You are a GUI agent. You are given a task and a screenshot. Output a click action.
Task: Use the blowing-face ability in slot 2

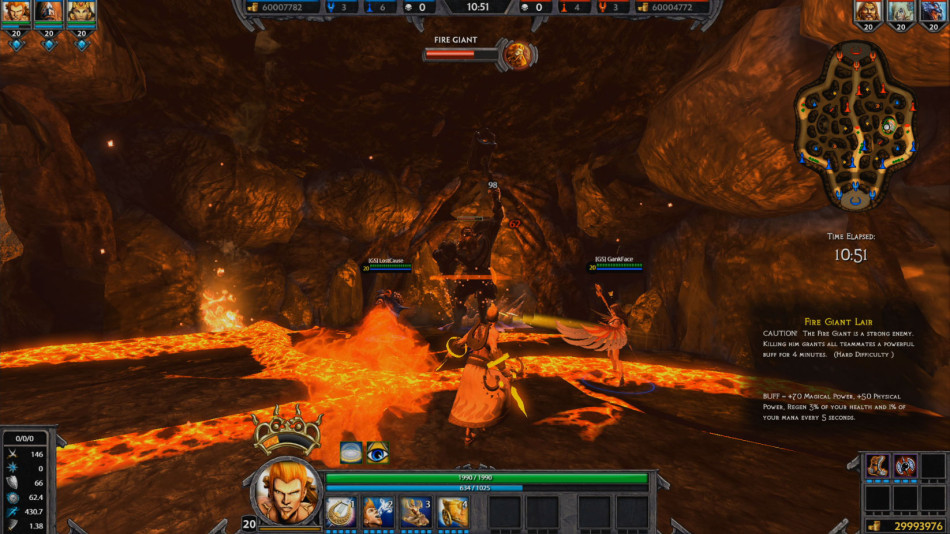(x=377, y=512)
